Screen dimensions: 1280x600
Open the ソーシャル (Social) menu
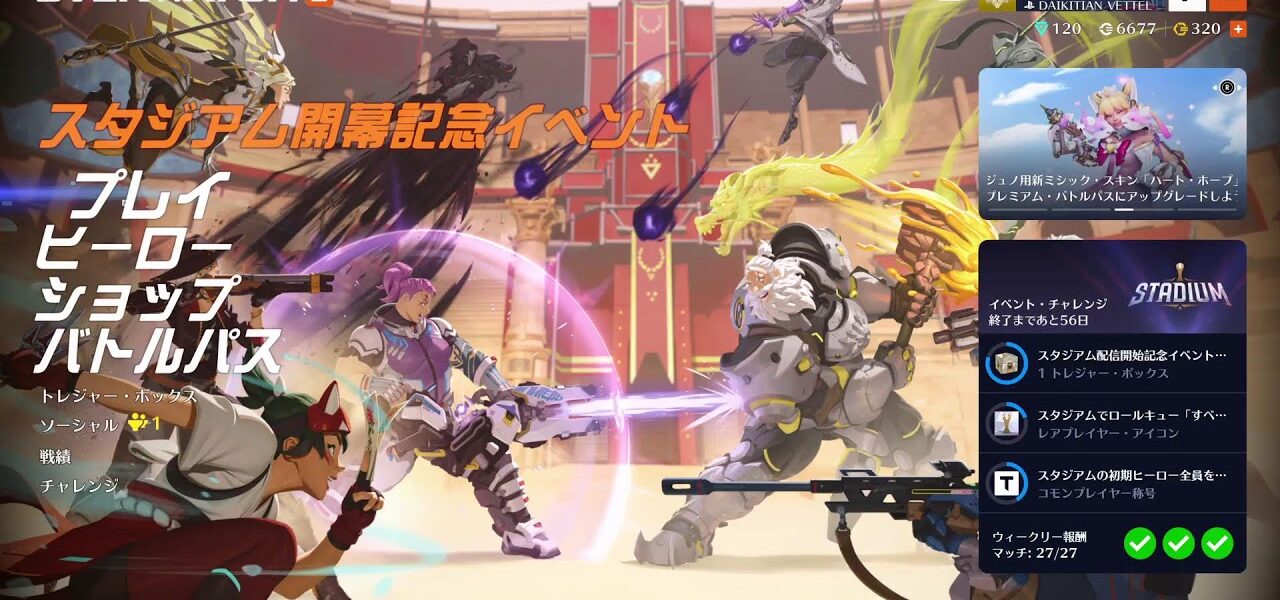click(x=80, y=425)
